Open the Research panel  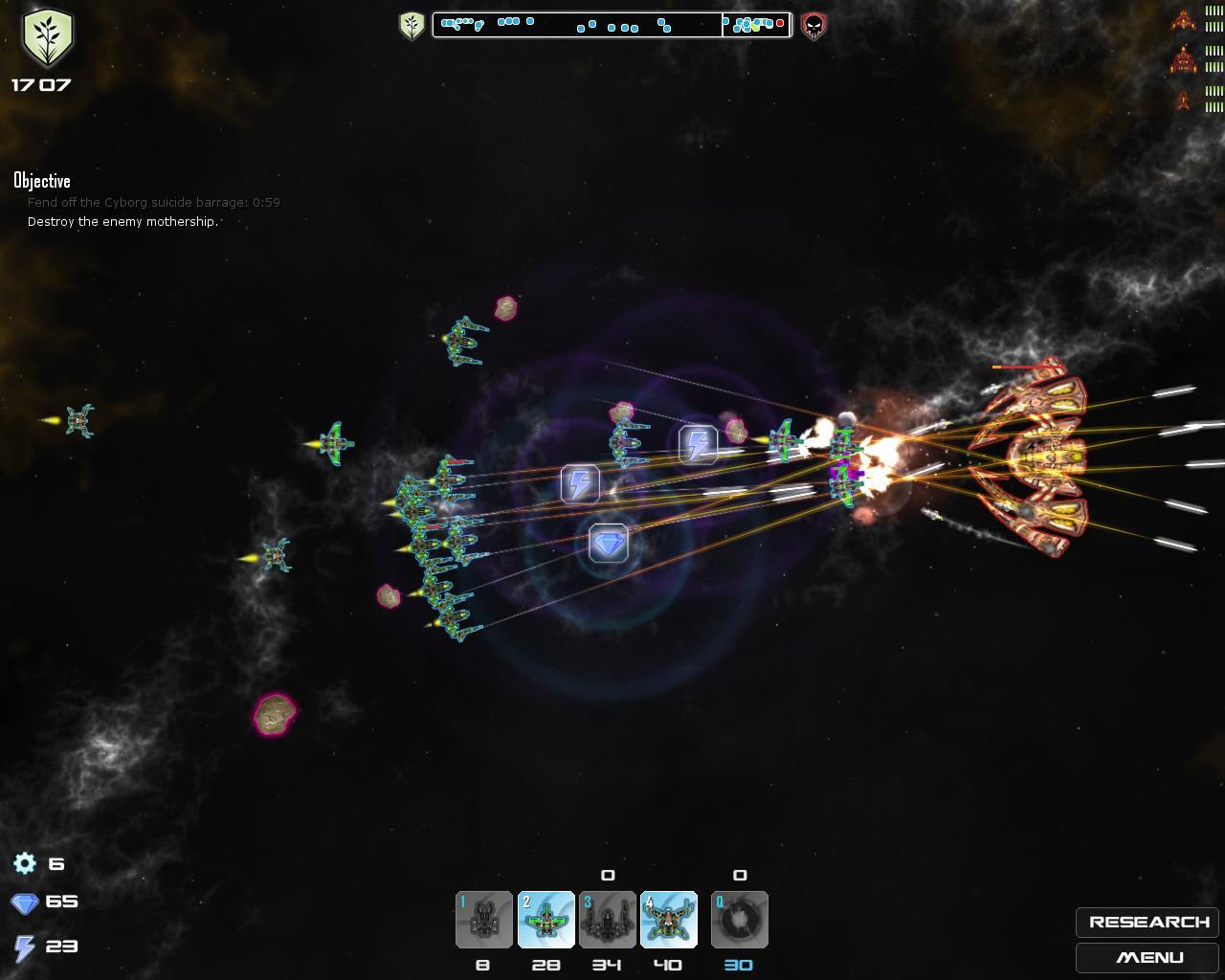1148,922
